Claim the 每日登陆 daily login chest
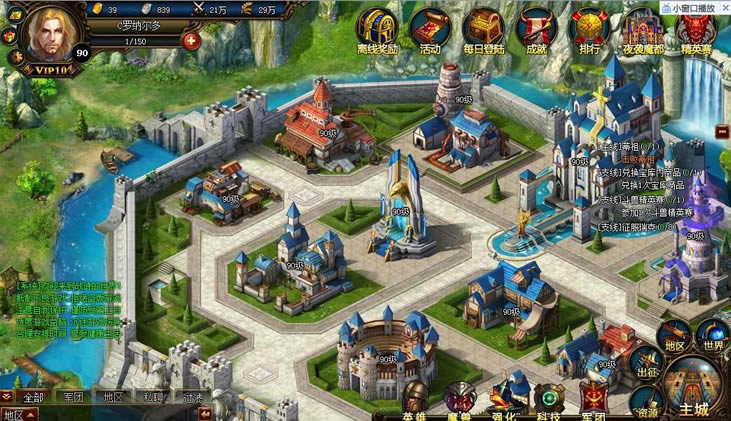 pos(483,30)
